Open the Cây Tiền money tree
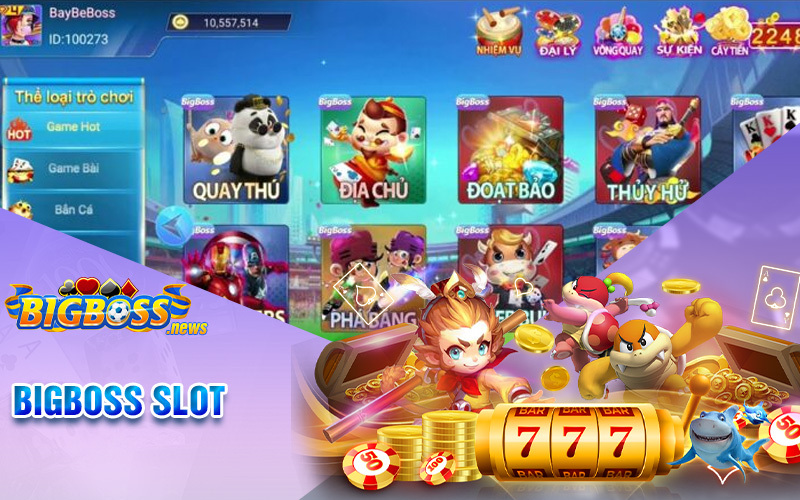This screenshot has height=500, width=800. tap(733, 31)
